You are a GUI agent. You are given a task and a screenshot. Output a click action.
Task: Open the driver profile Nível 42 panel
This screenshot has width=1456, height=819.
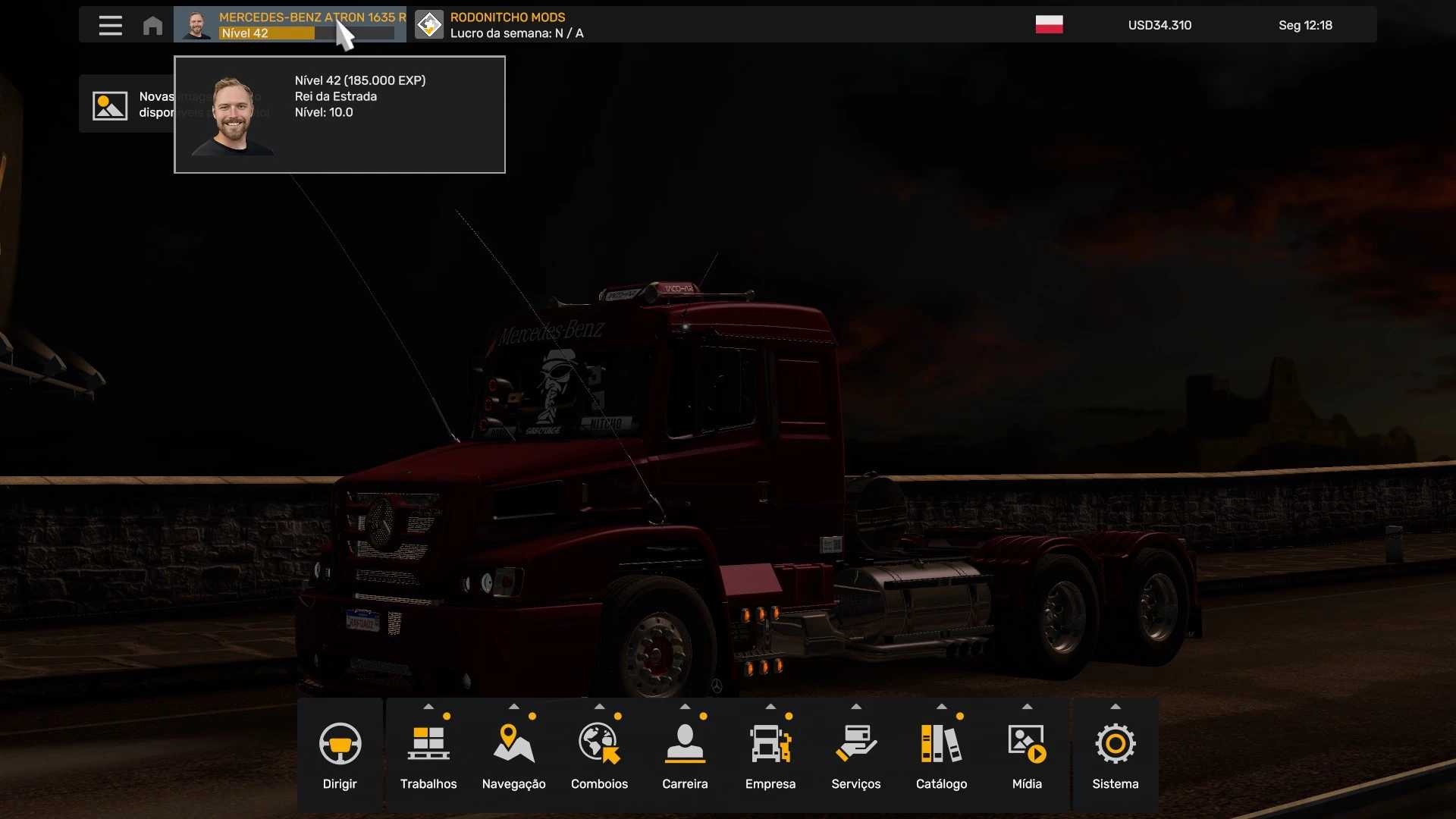coord(289,25)
